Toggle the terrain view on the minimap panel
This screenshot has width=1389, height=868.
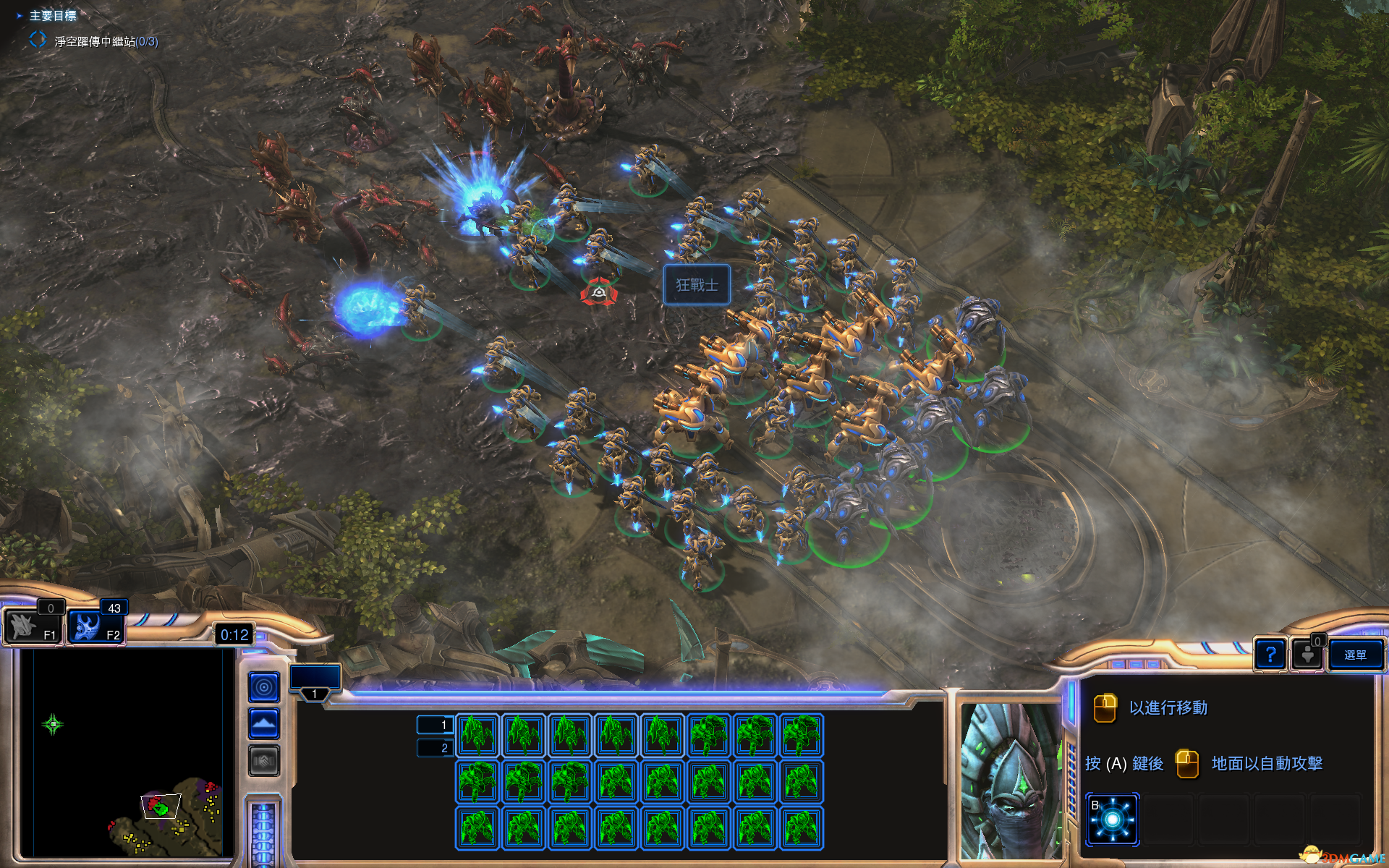coord(263,722)
